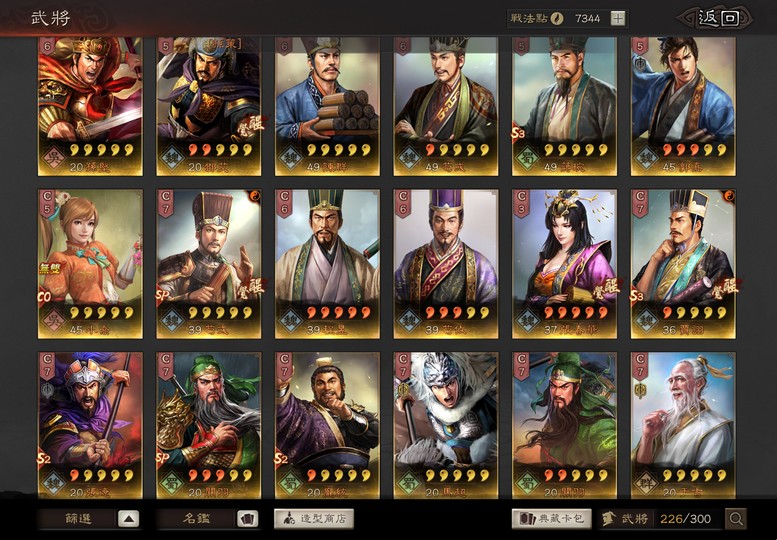Click the 返回 back button
Image resolution: width=777 pixels, height=540 pixels.
[x=713, y=17]
